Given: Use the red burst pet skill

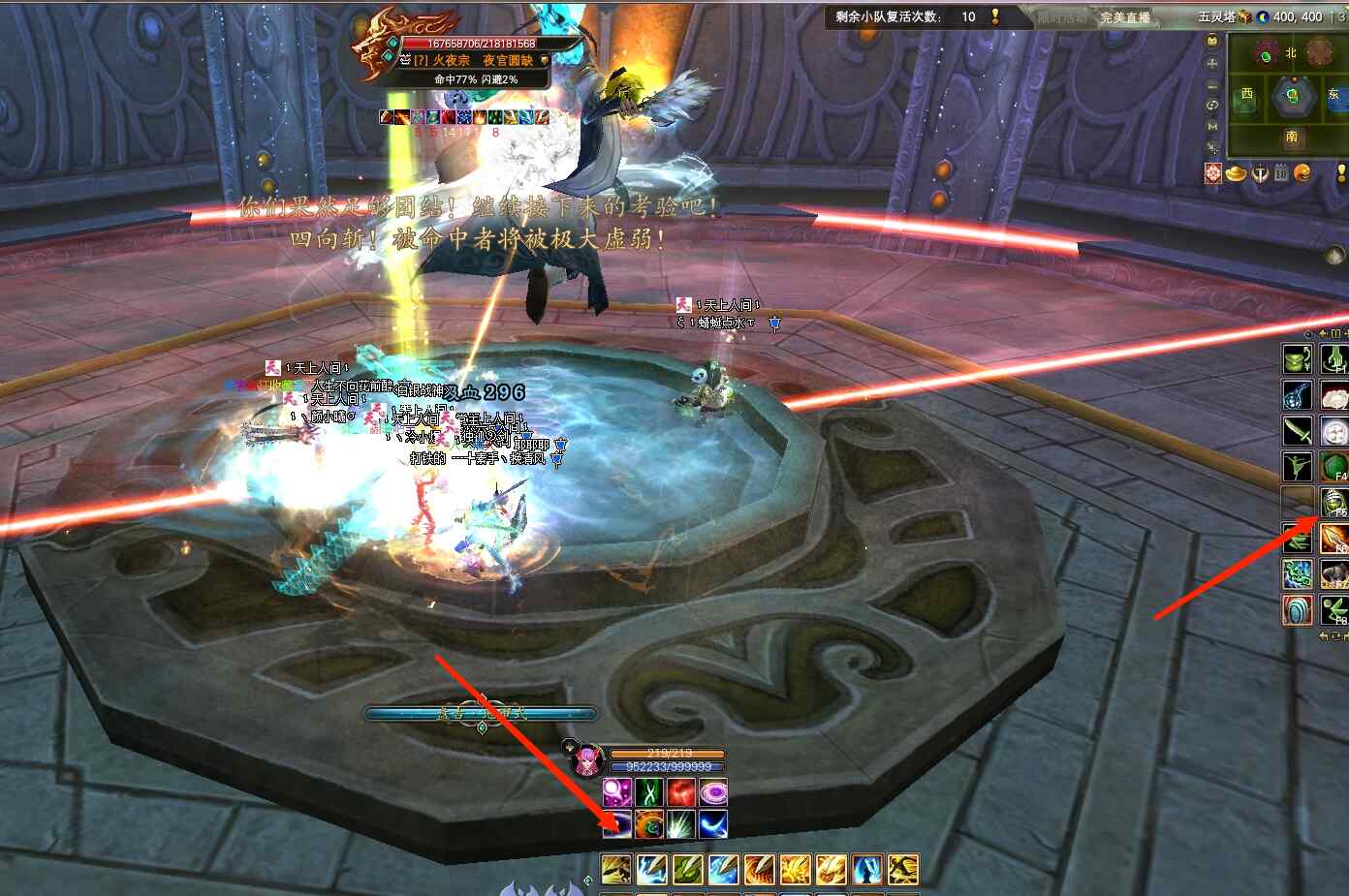Looking at the screenshot, I should 681,792.
